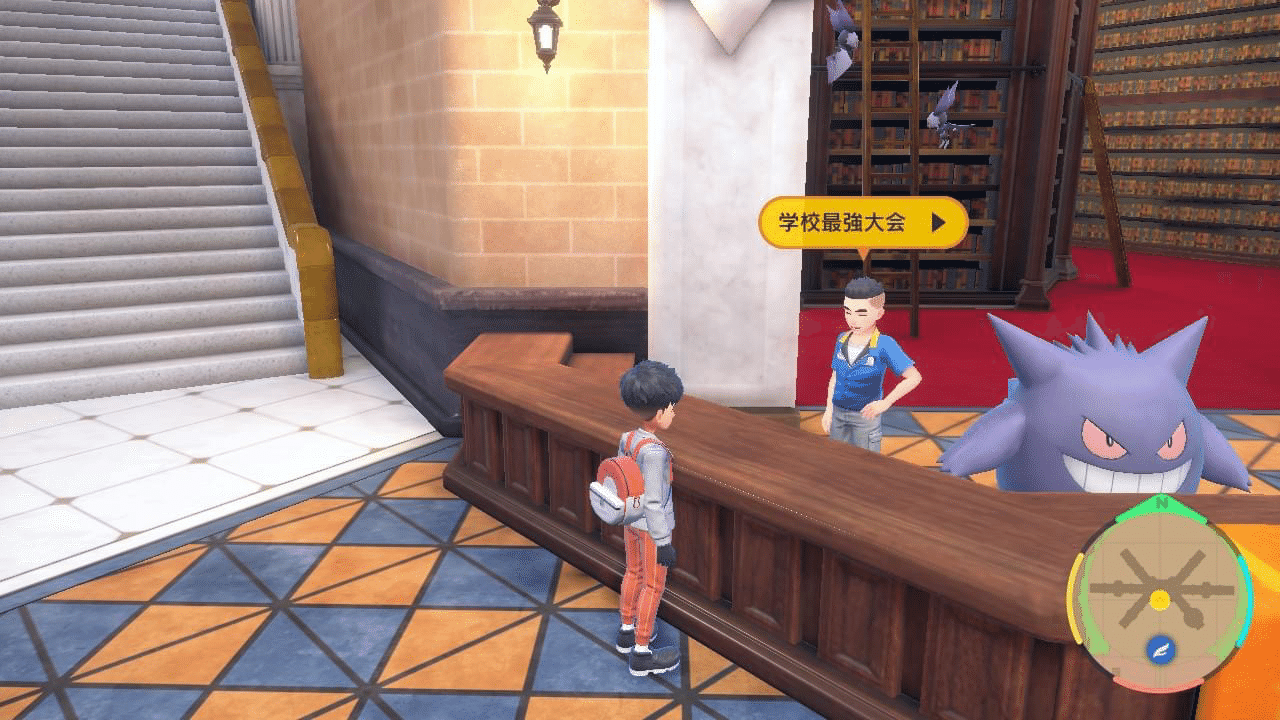Tap the red arc below the minimap

[1158, 685]
